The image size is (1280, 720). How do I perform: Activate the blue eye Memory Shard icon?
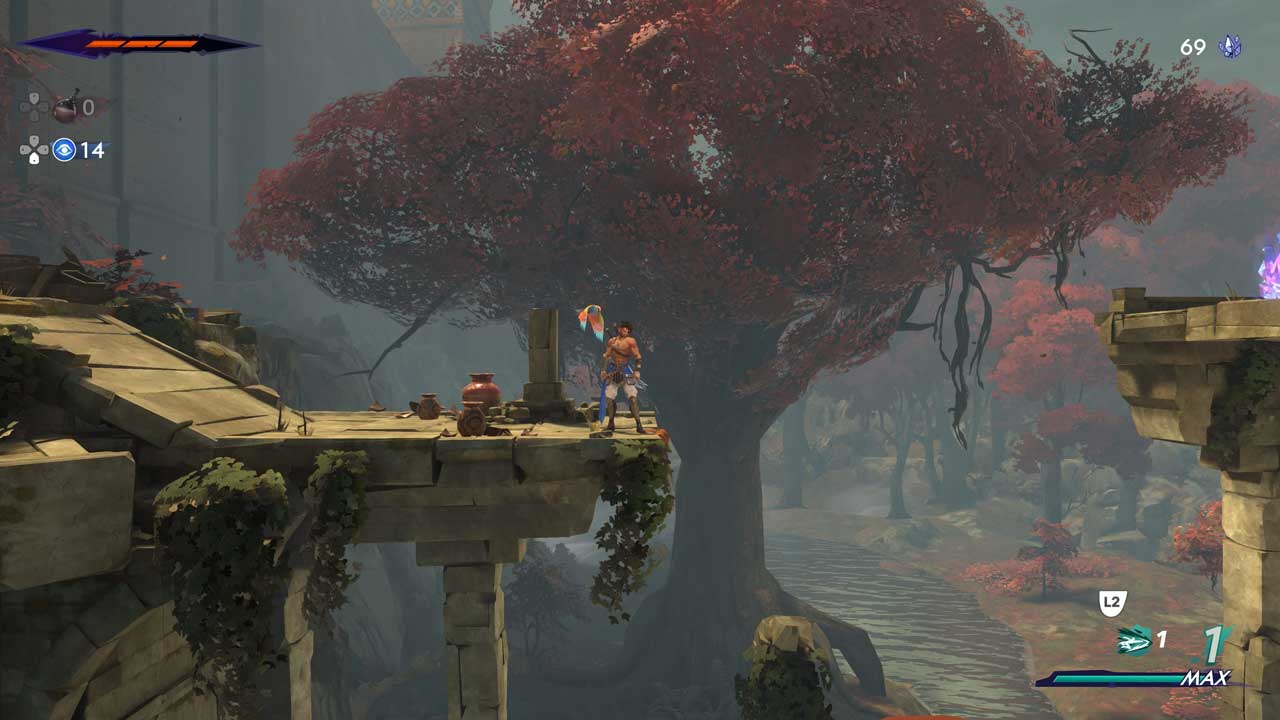click(x=64, y=150)
